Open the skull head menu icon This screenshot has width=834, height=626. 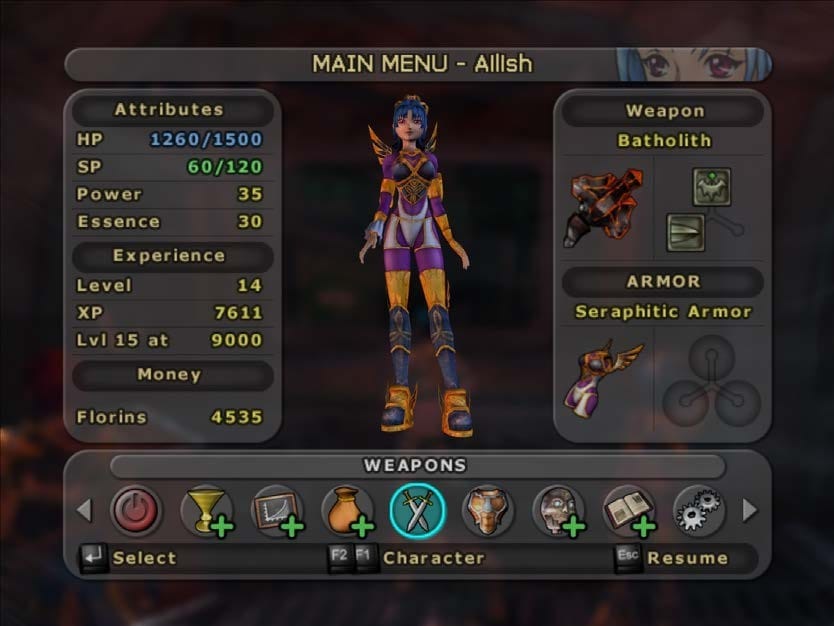(557, 510)
